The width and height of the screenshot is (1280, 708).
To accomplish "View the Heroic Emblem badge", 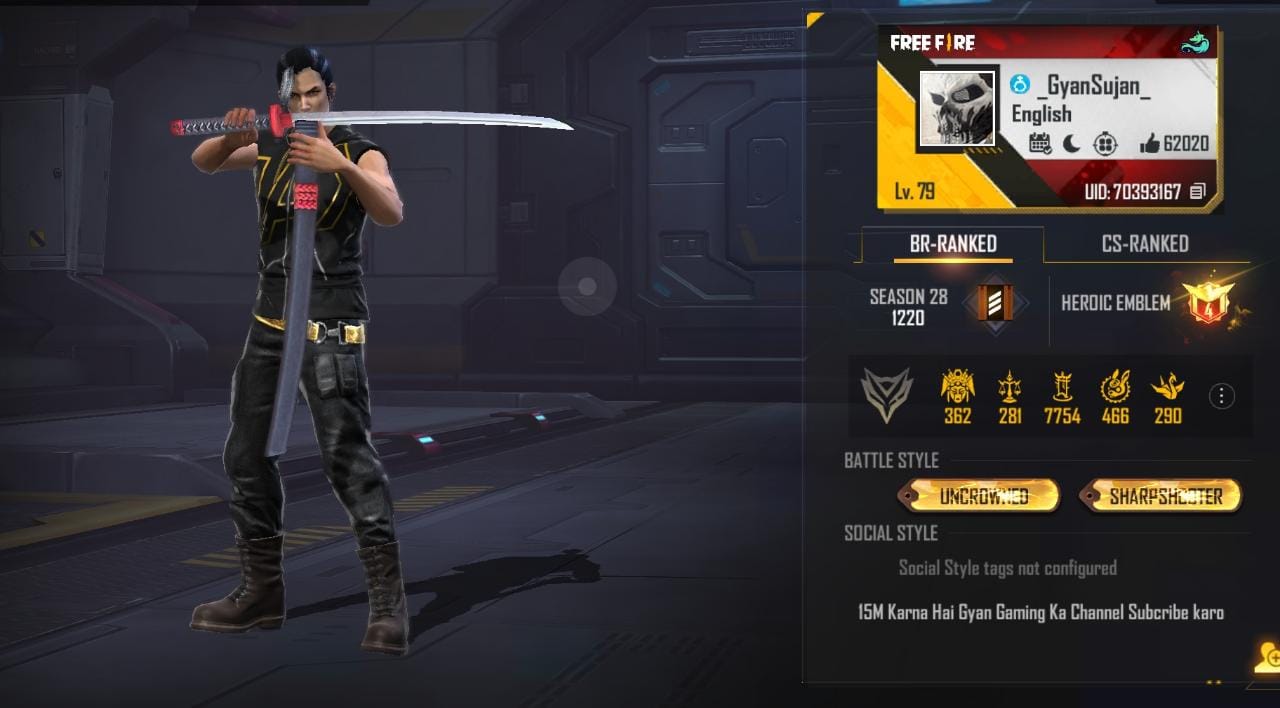I will tap(1208, 303).
